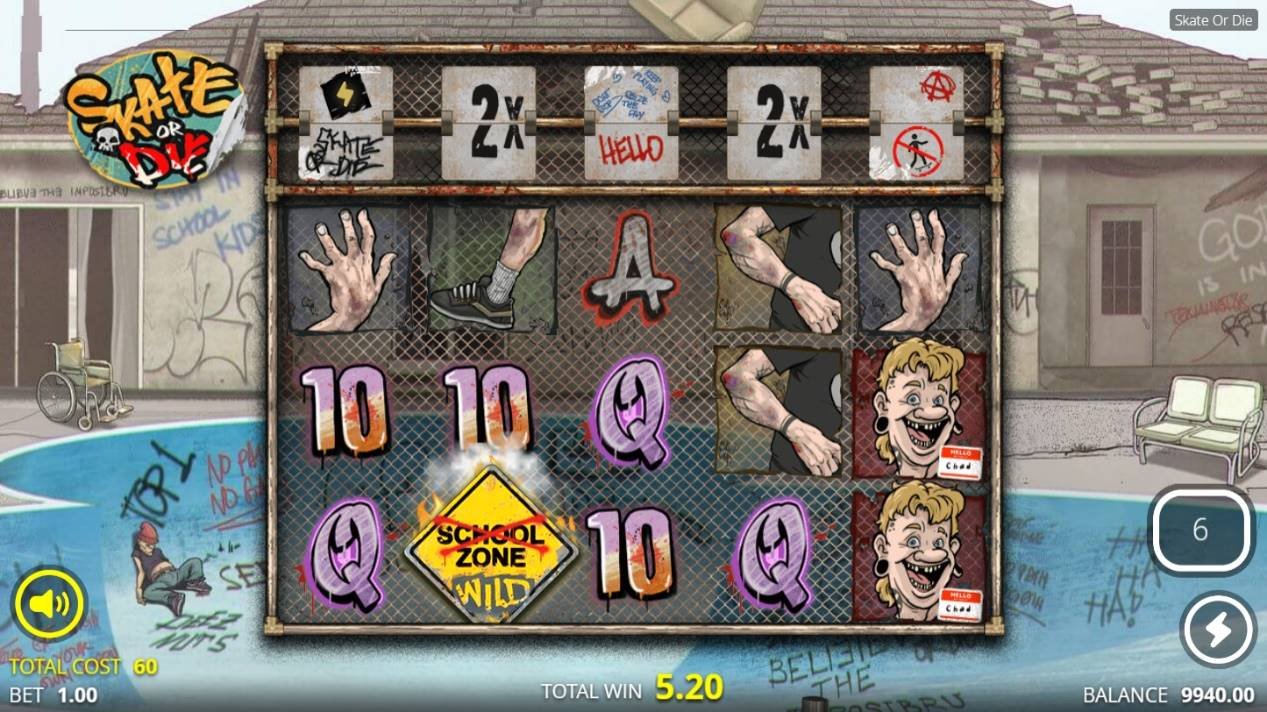The image size is (1267, 712).
Task: Open the bet amount setting
Action: (x=53, y=694)
